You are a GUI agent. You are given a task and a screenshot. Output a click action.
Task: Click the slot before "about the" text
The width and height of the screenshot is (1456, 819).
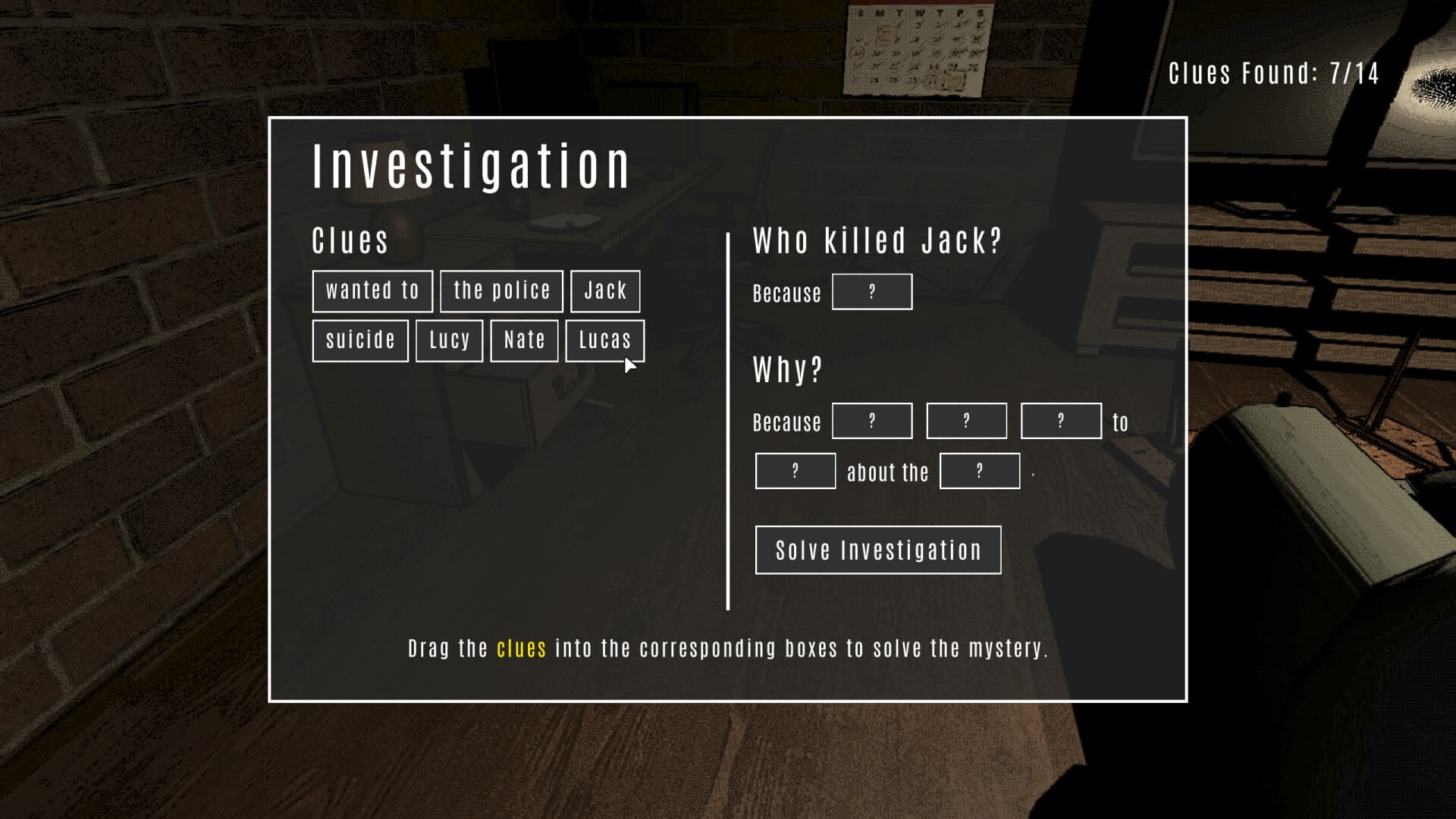(x=795, y=471)
